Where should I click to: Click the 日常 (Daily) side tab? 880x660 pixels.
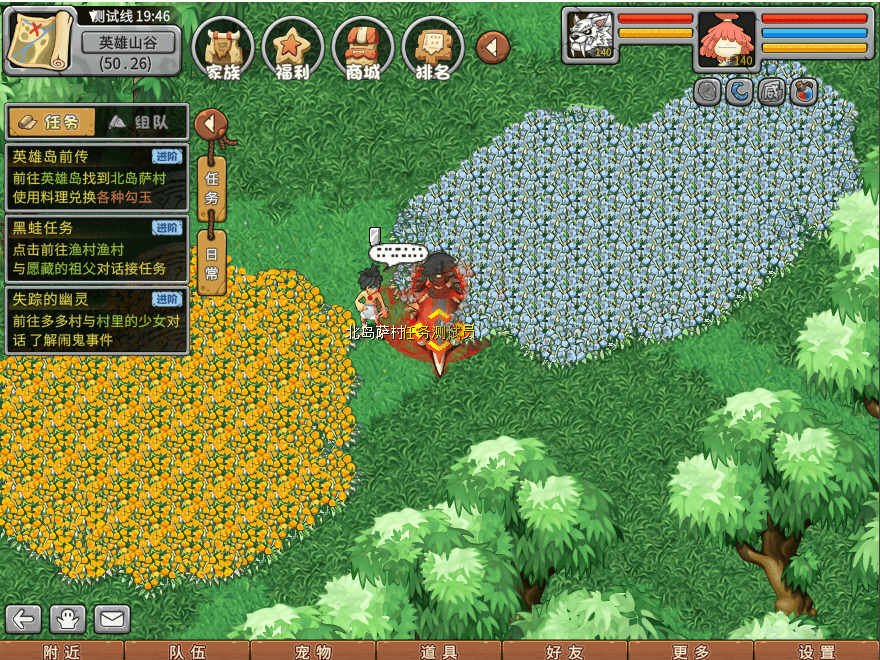211,262
